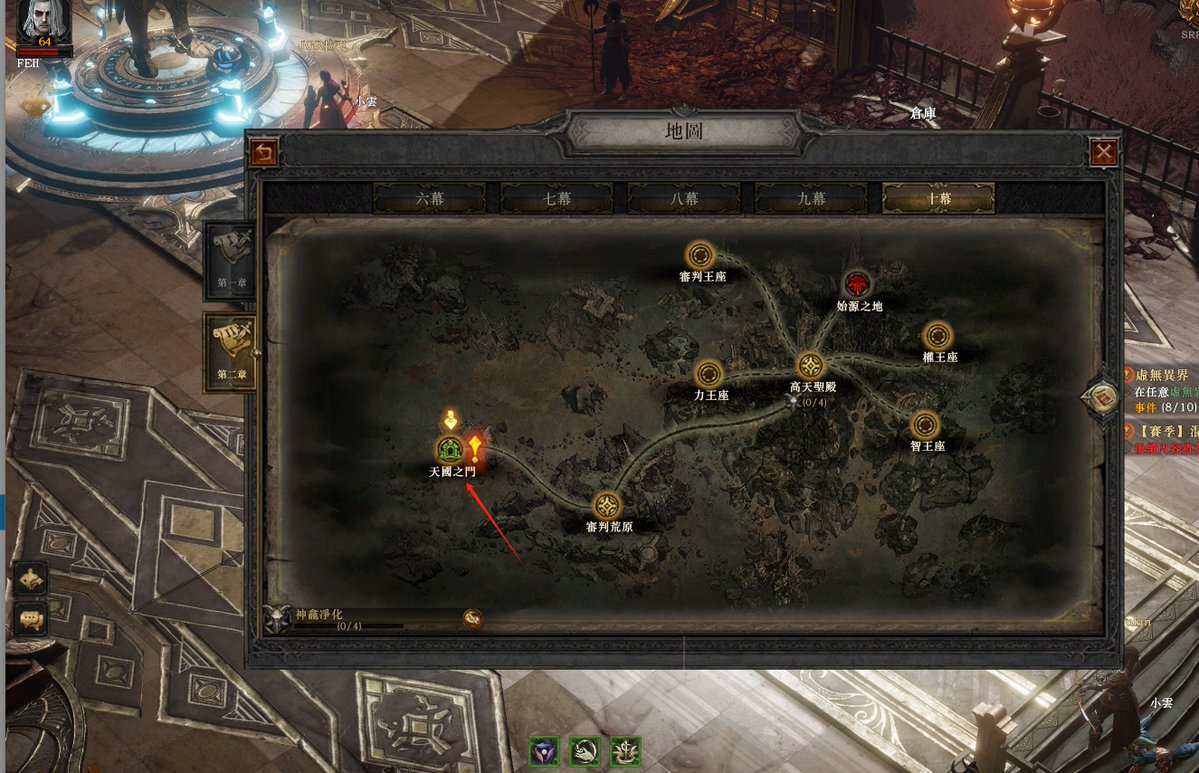Switch to the 七幕 act tab
The width and height of the screenshot is (1199, 773).
tap(556, 198)
